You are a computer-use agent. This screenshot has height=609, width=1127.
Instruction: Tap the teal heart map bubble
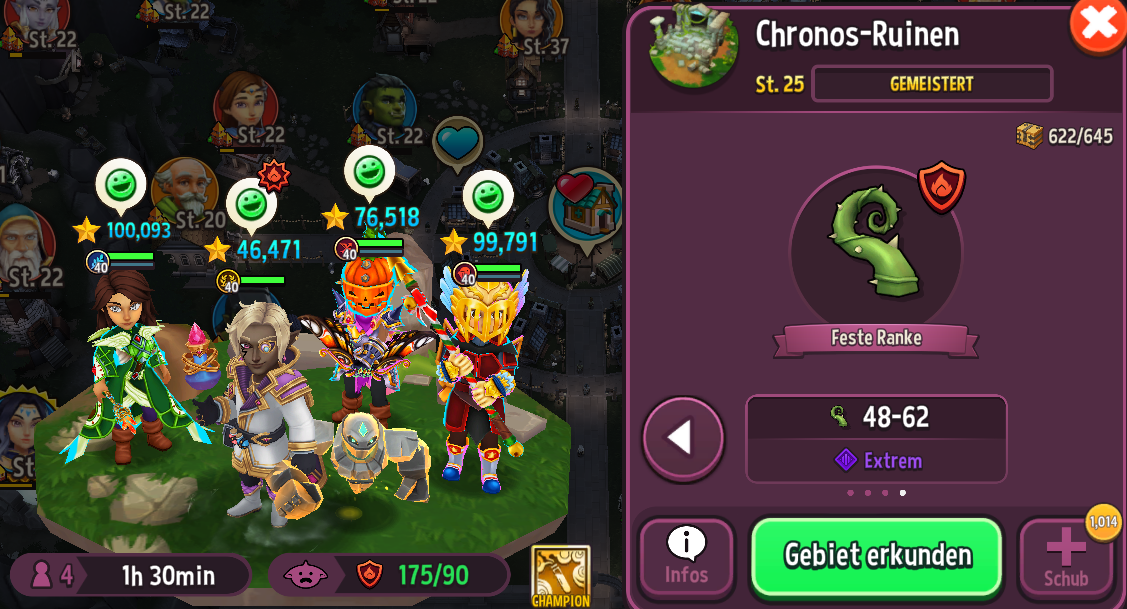tap(457, 143)
